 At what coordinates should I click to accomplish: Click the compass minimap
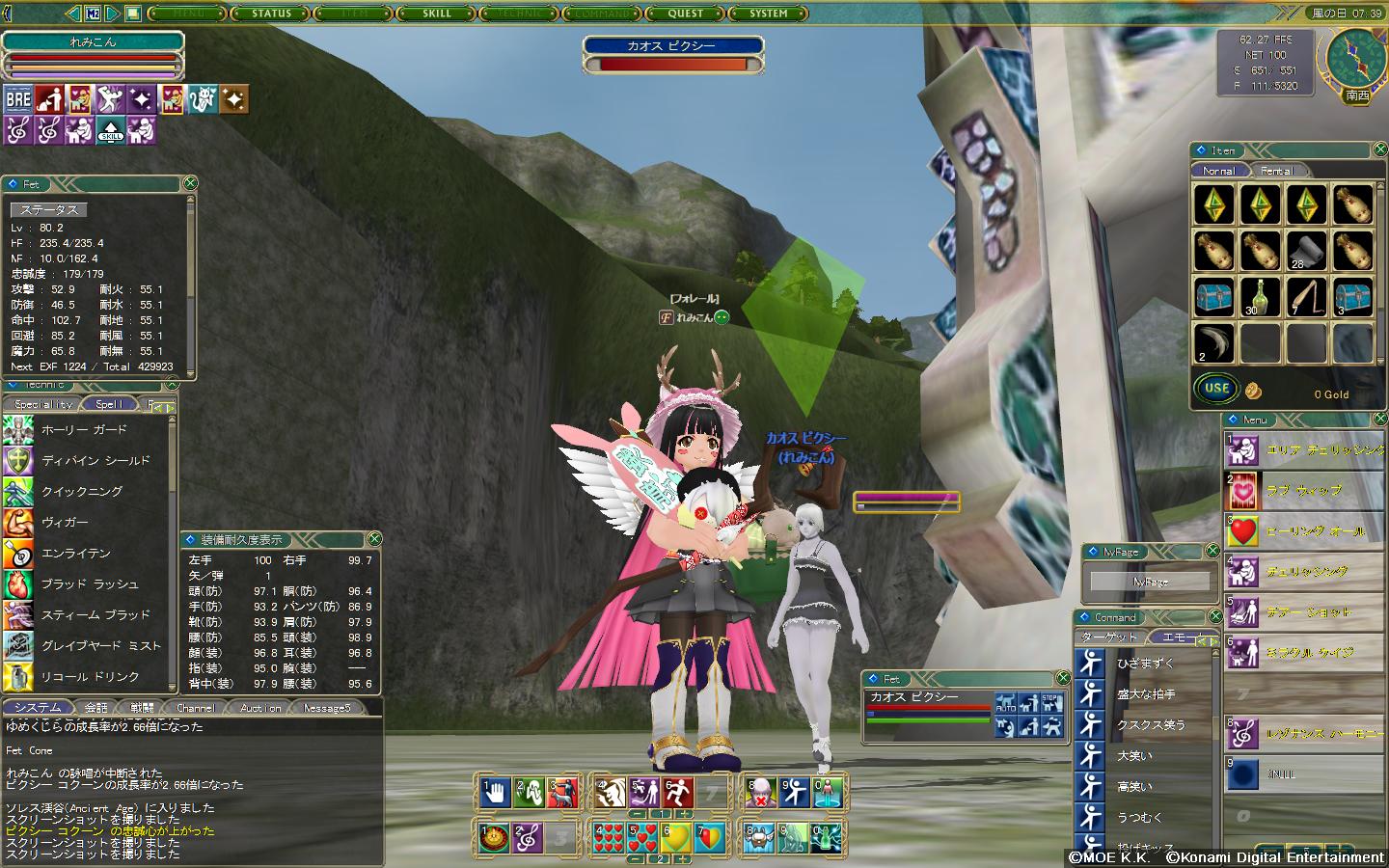click(x=1356, y=58)
